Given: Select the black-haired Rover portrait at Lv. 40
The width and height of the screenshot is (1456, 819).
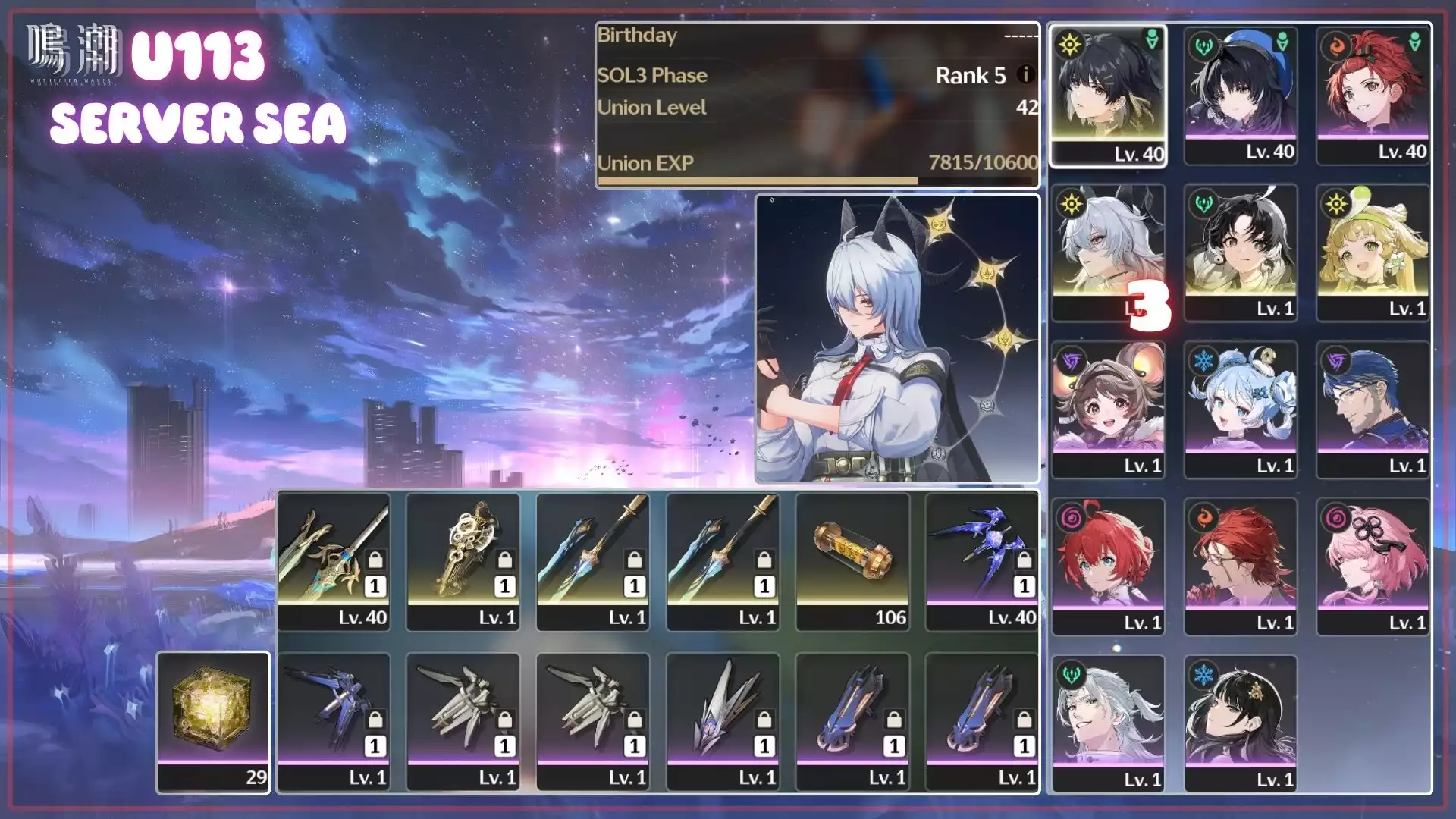Looking at the screenshot, I should (x=1108, y=95).
